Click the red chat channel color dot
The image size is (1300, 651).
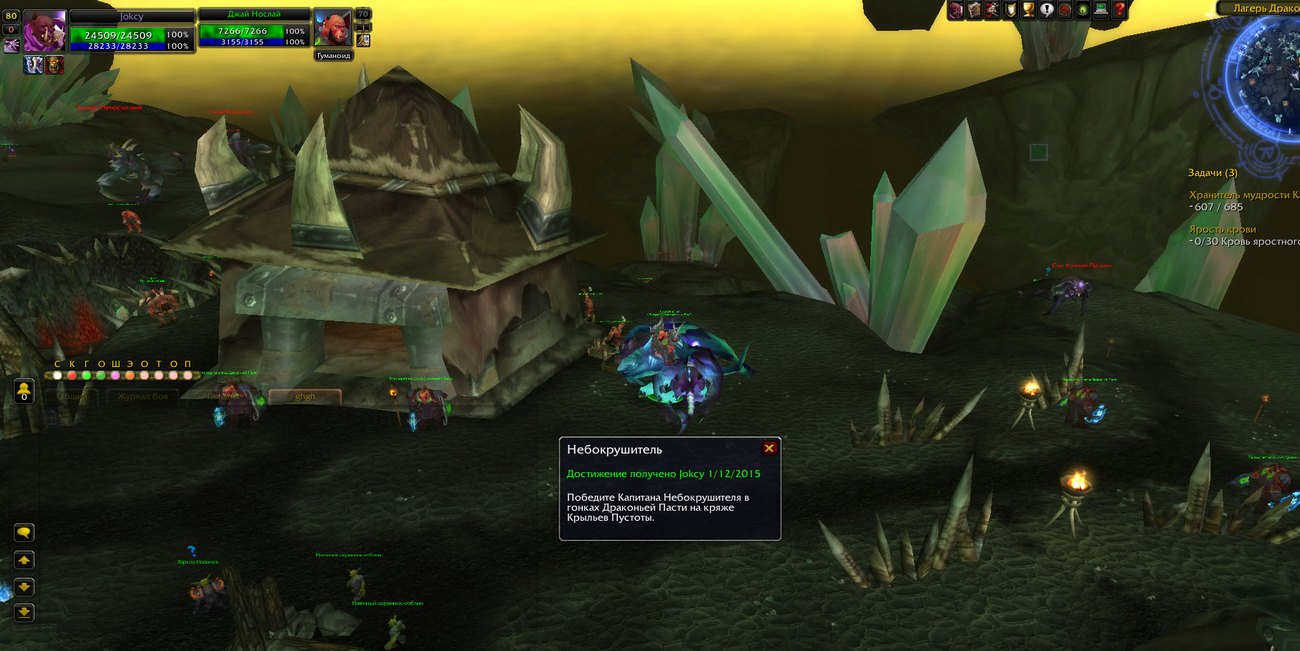click(x=72, y=376)
